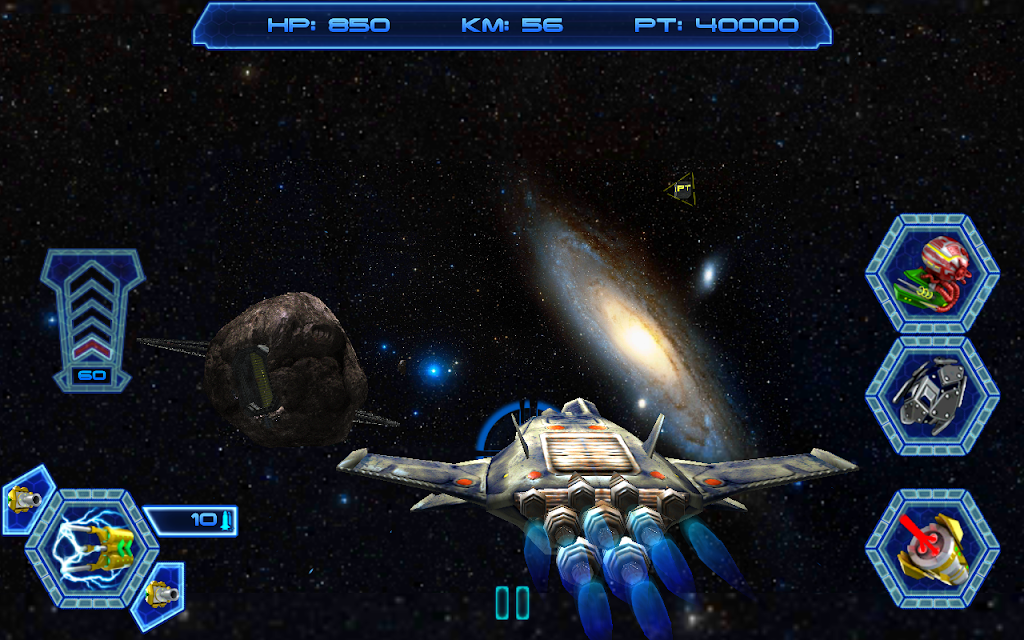The height and width of the screenshot is (640, 1024).
Task: Fire the electric lightning cannon weapon
Action: click(92, 548)
